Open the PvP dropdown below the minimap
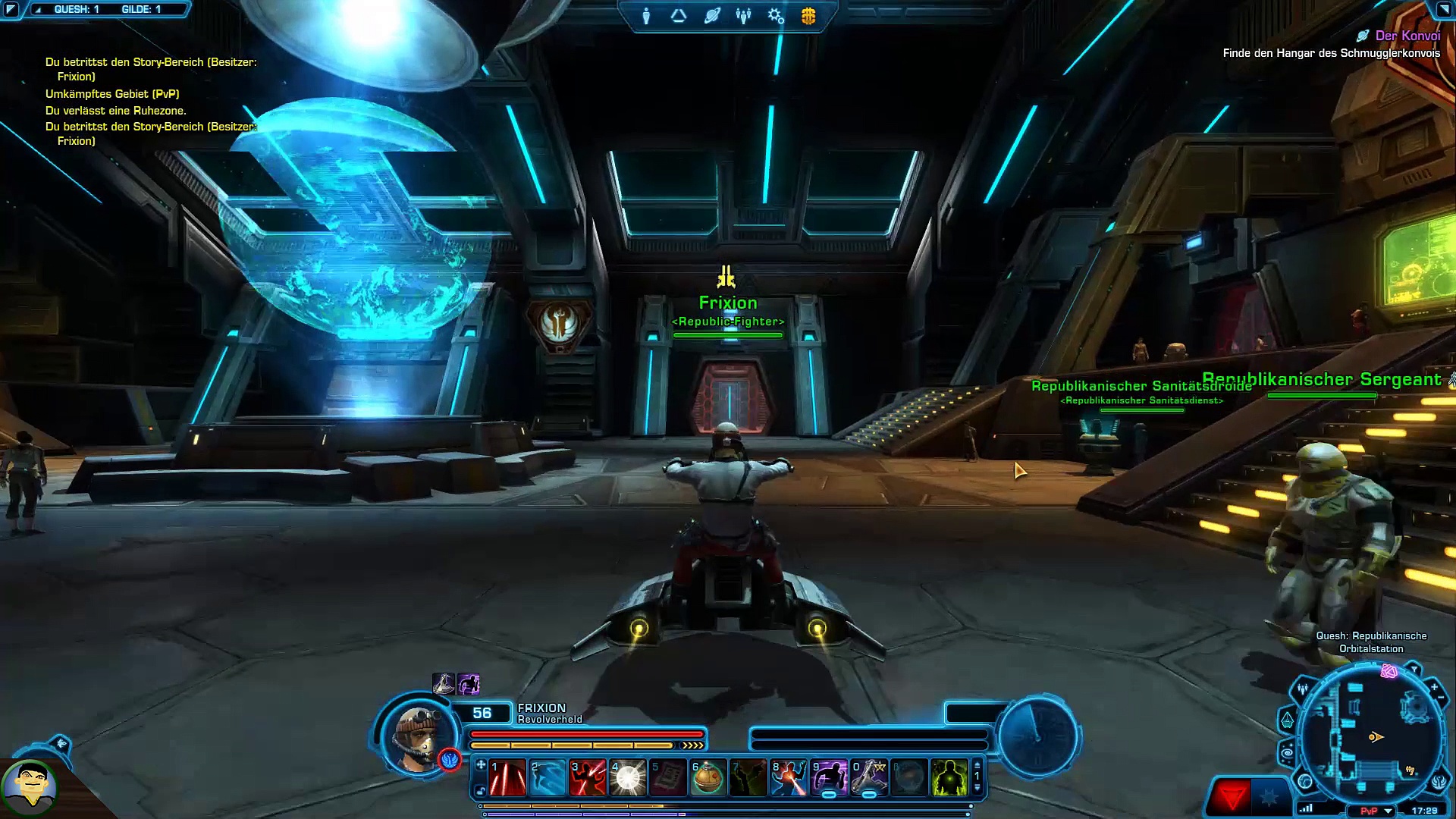Image resolution: width=1456 pixels, height=819 pixels. click(1389, 811)
